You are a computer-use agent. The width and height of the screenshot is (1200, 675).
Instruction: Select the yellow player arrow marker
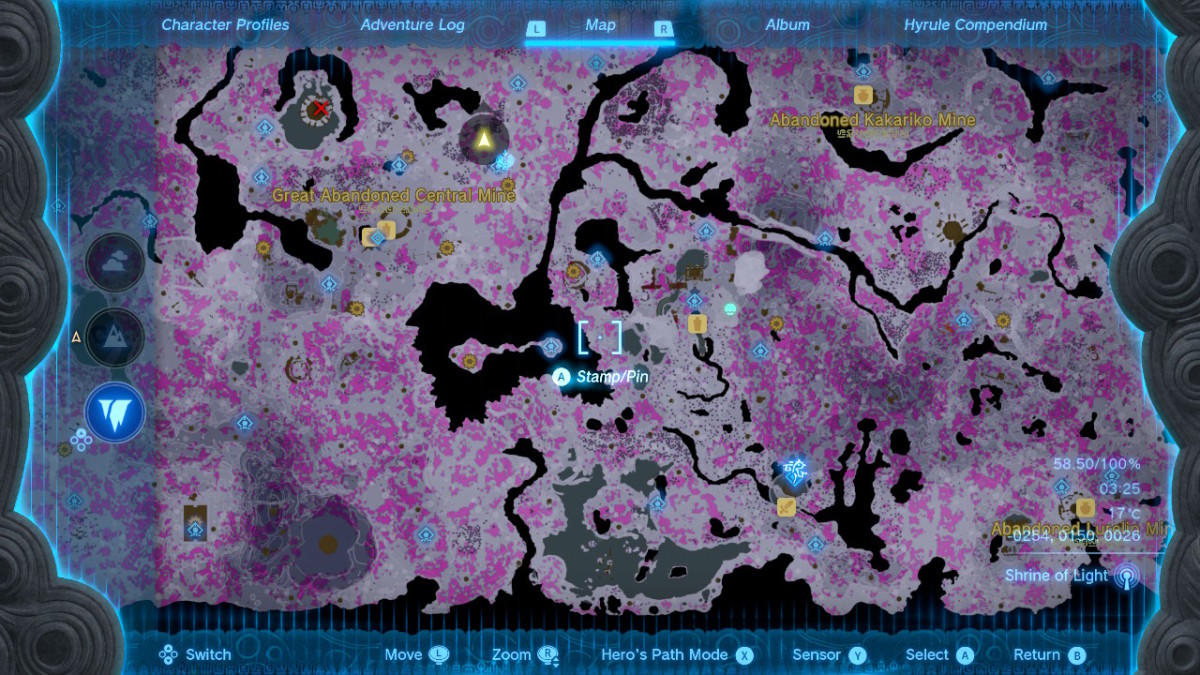(x=484, y=139)
